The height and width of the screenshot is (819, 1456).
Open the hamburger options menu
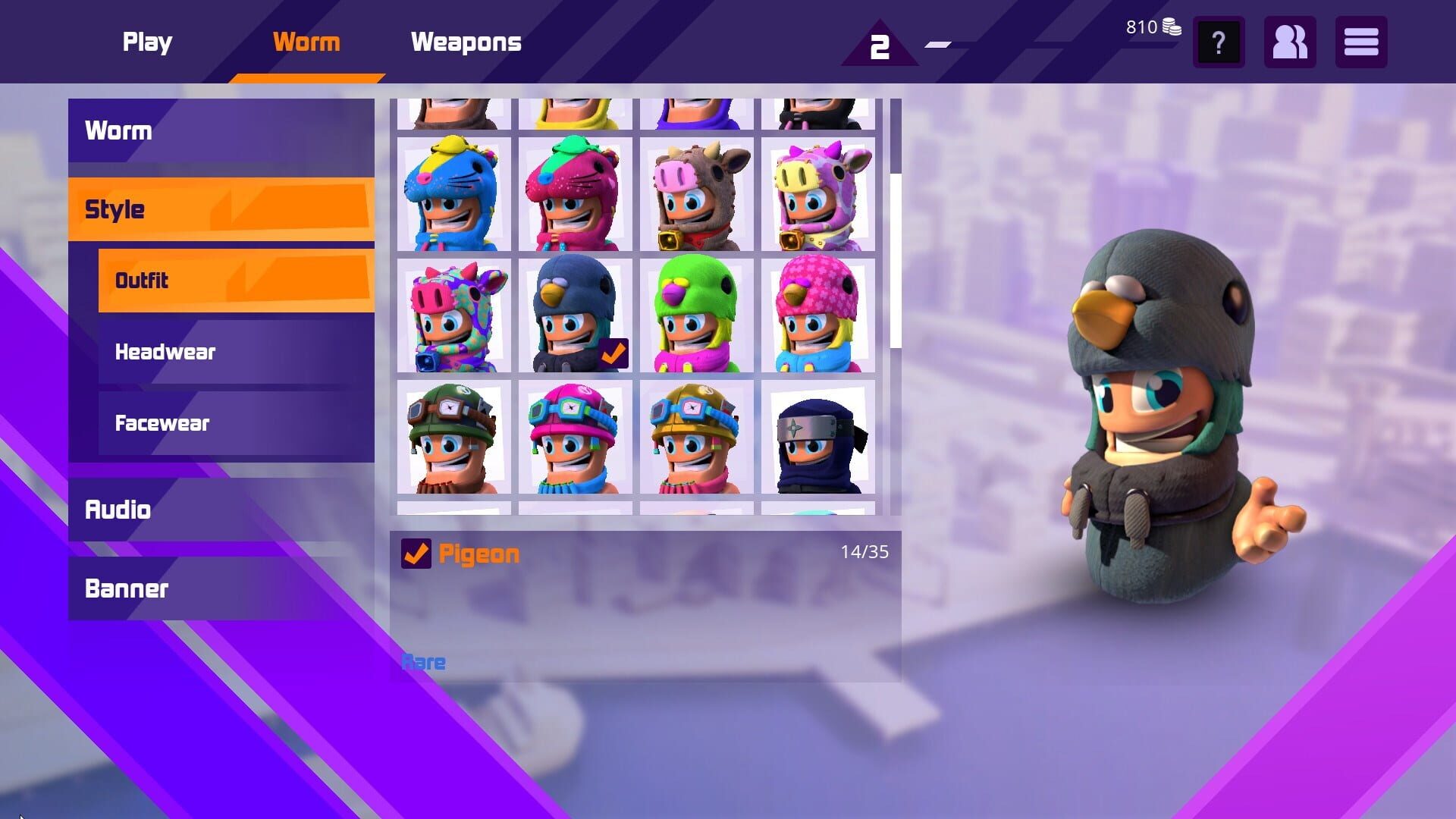pos(1361,43)
